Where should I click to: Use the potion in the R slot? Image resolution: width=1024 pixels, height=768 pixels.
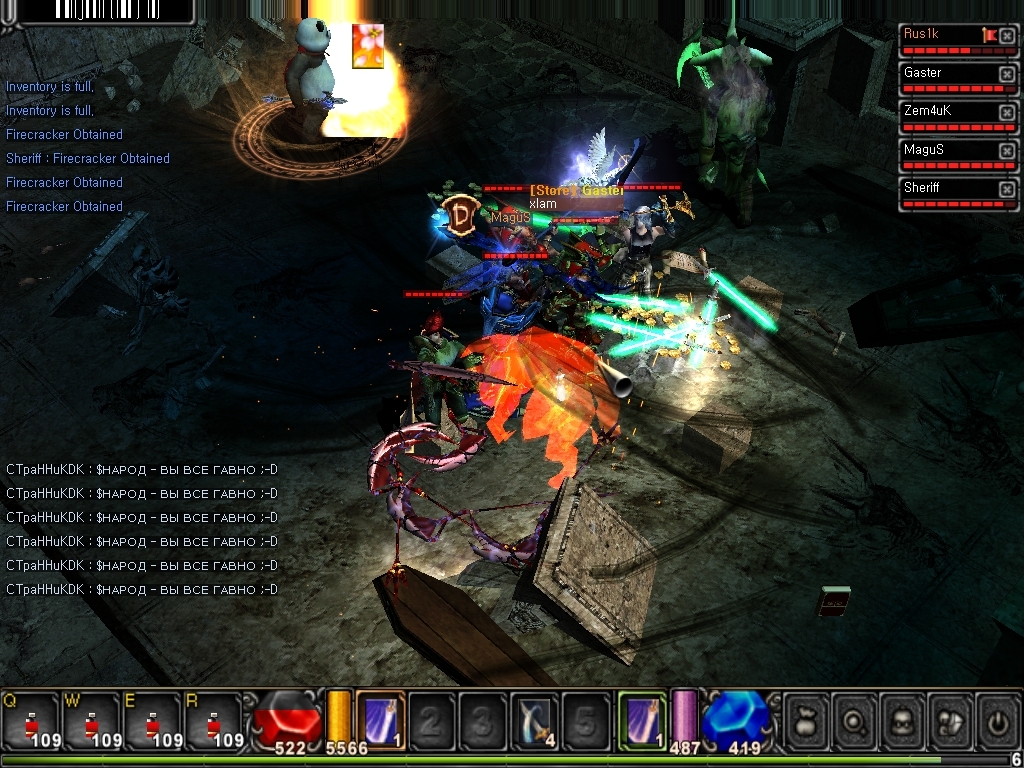pos(213,720)
